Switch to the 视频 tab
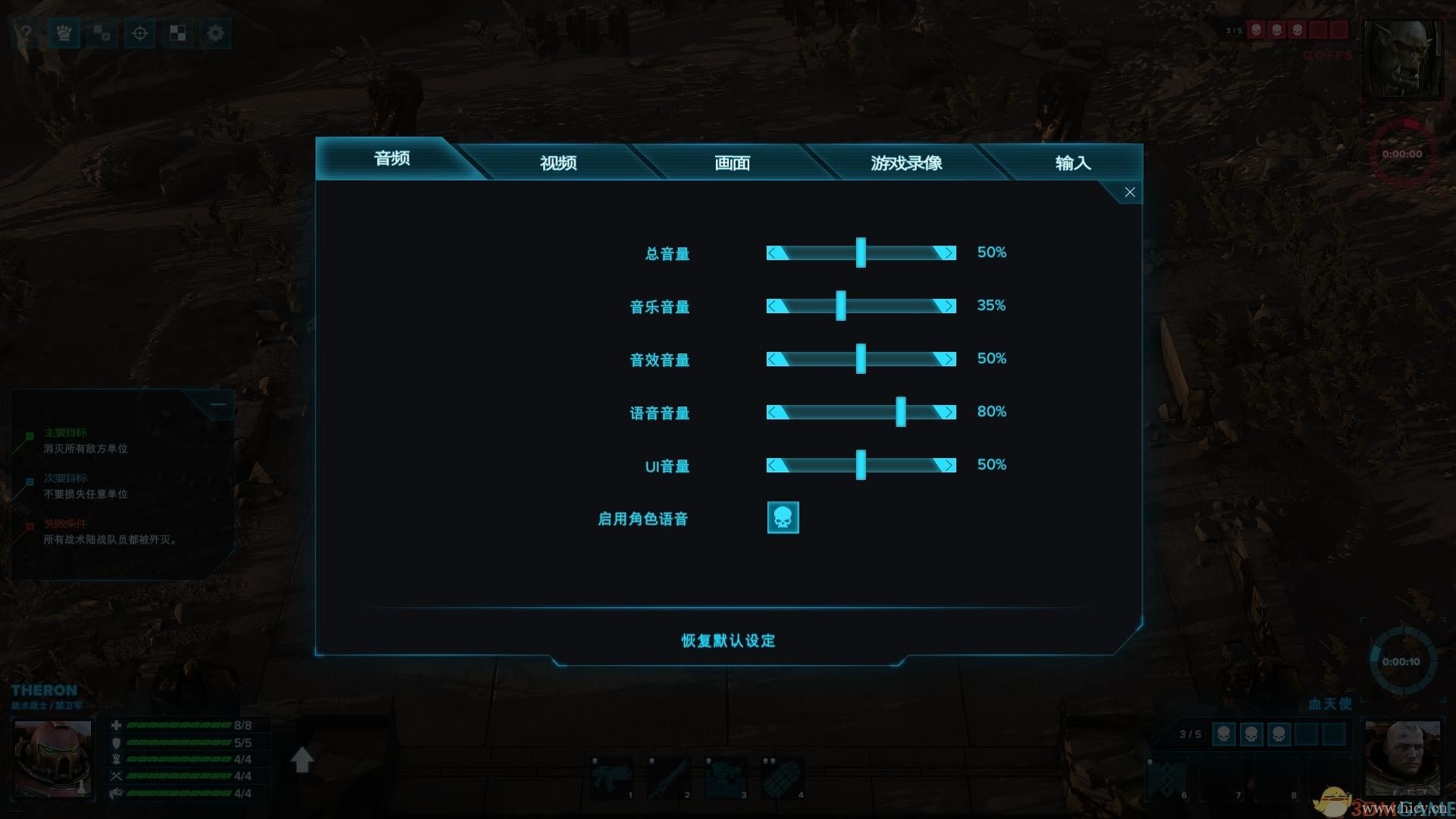 click(x=559, y=162)
